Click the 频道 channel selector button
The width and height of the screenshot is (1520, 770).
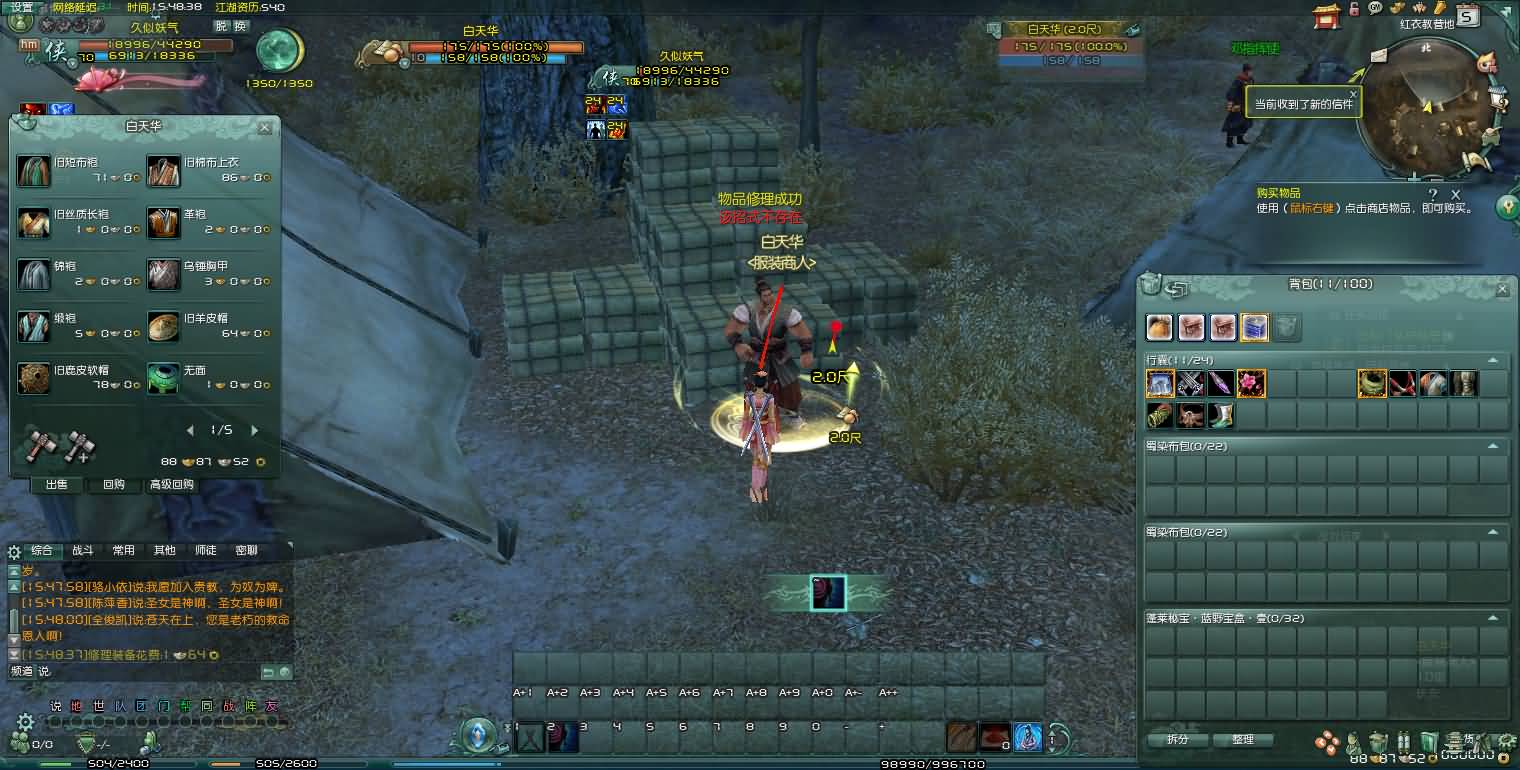click(x=22, y=671)
